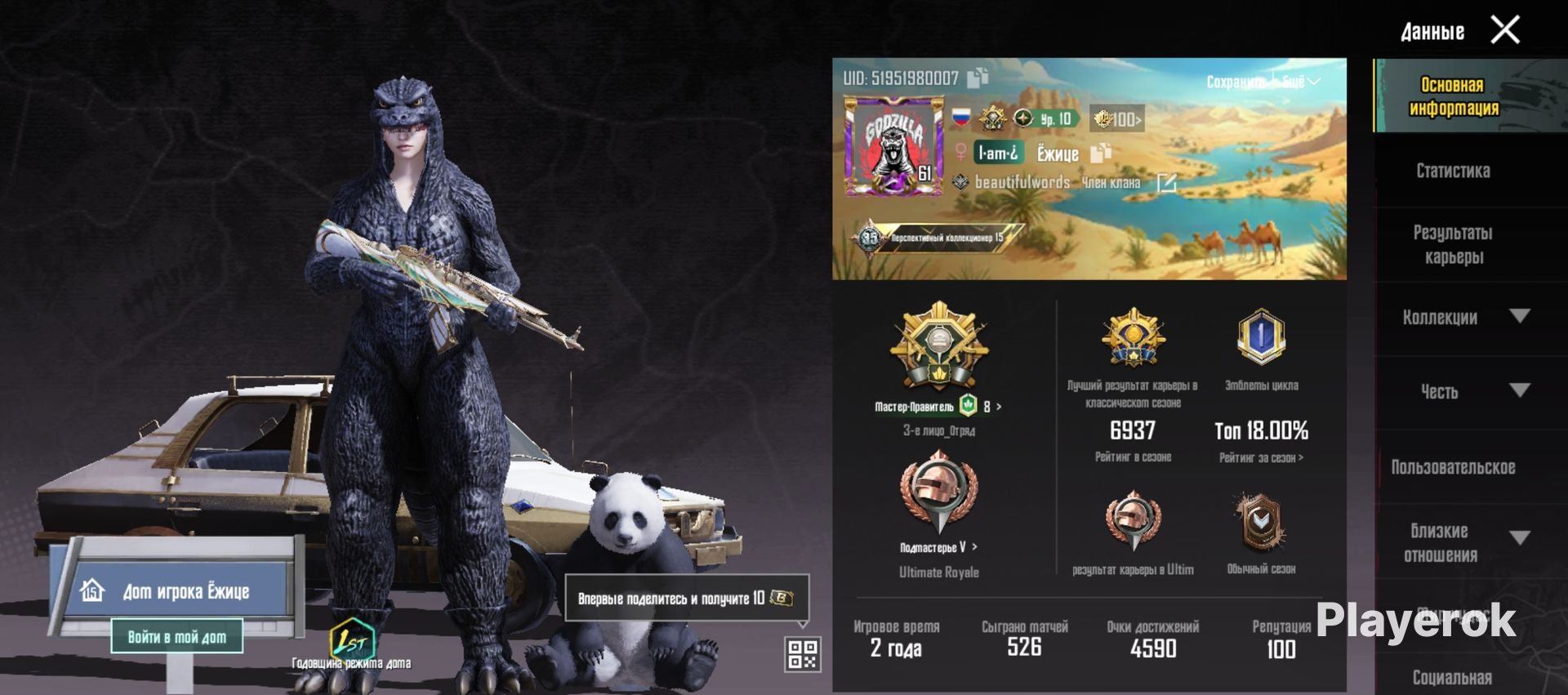The height and width of the screenshot is (695, 1568).
Task: Open the Пользовательское tab
Action: click(x=1453, y=467)
